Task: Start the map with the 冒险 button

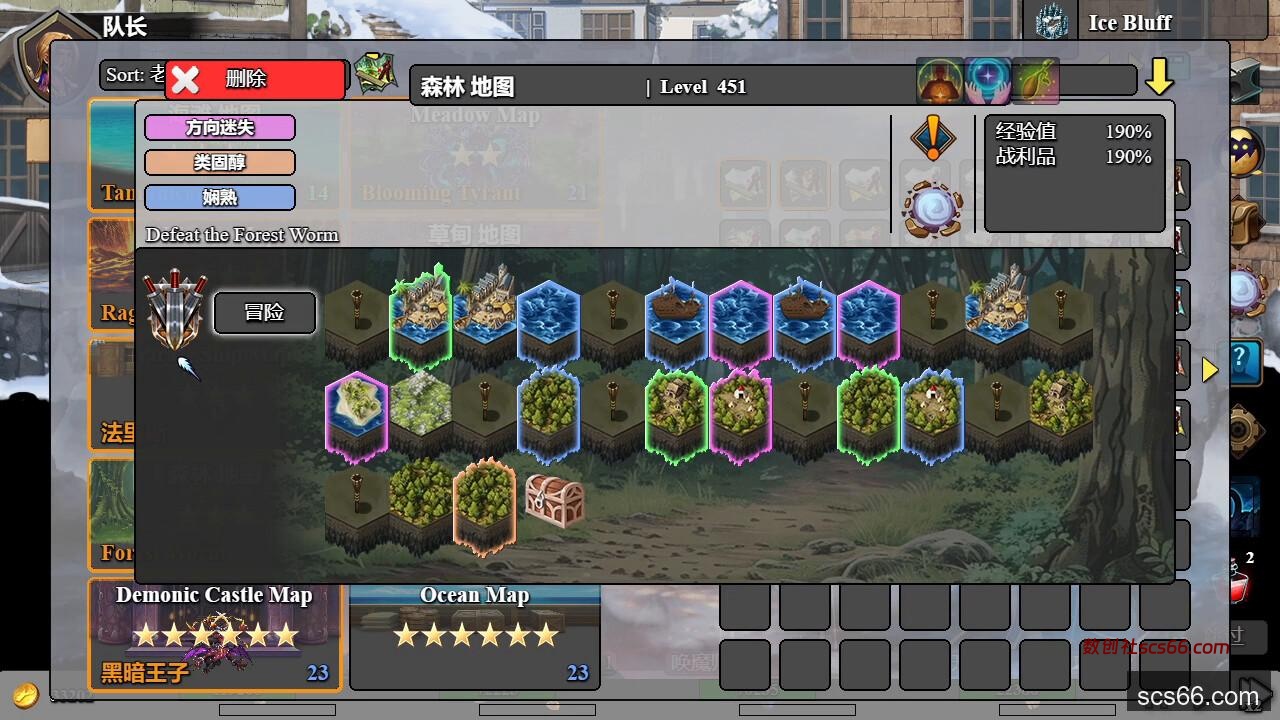Action: pos(265,313)
